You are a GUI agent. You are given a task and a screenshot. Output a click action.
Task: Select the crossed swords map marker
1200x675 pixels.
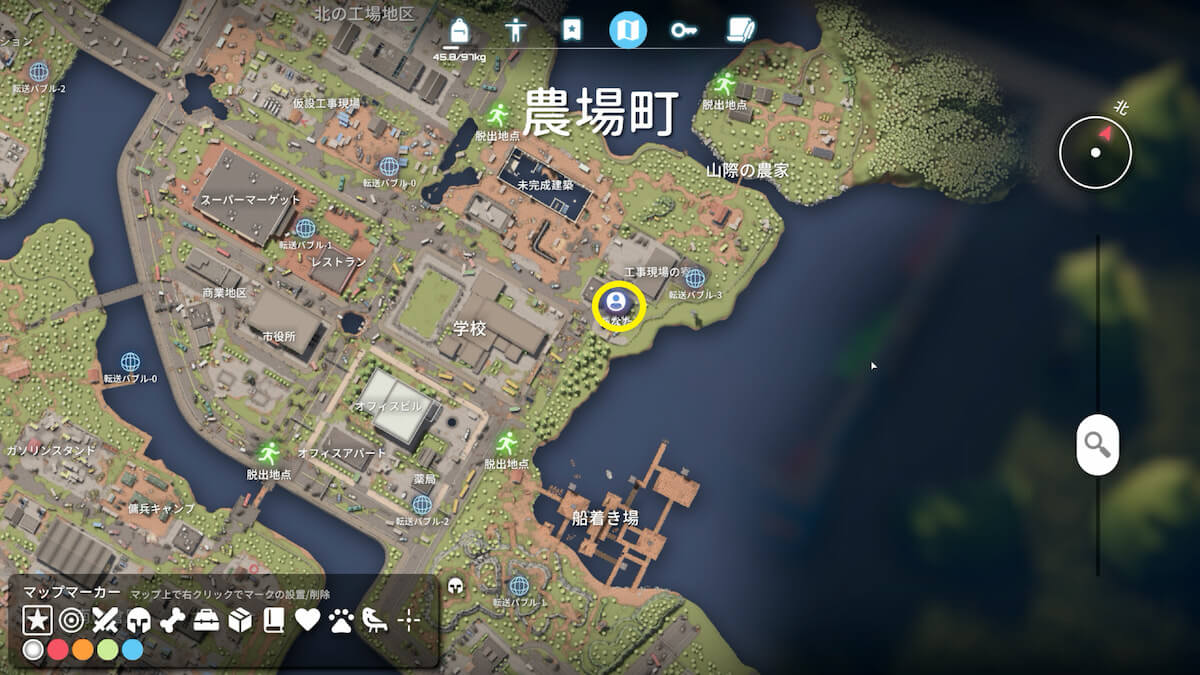[105, 620]
